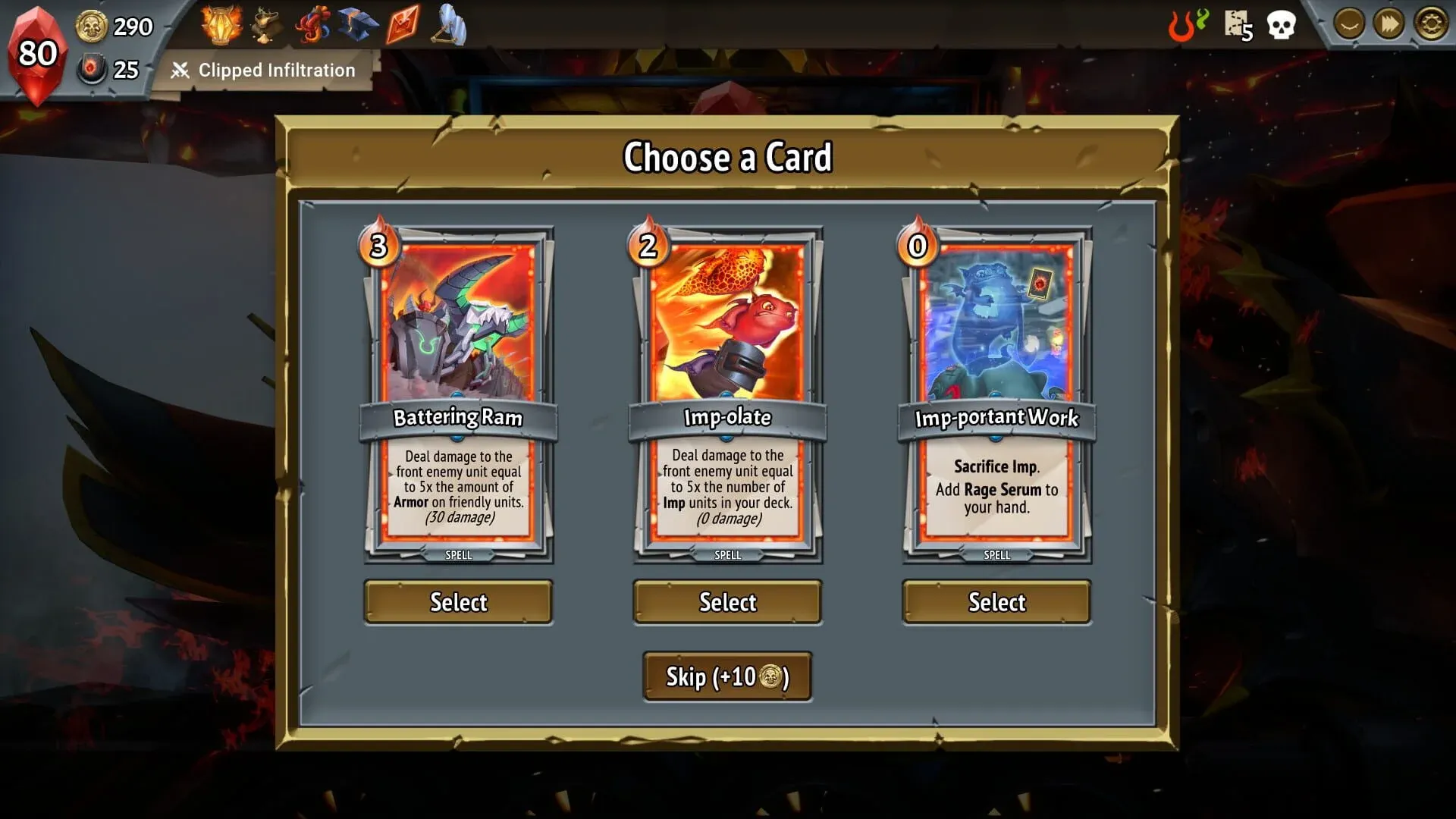Screen dimensions: 1456x819
Task: Click the red horns icon near top right
Action: pos(1181,25)
